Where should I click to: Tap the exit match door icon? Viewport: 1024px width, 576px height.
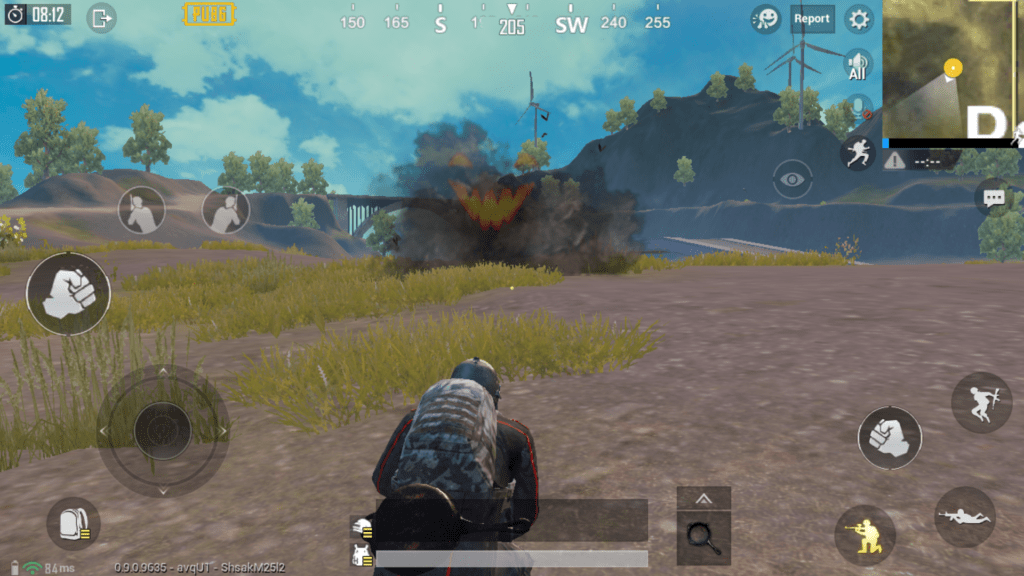pyautogui.click(x=101, y=18)
